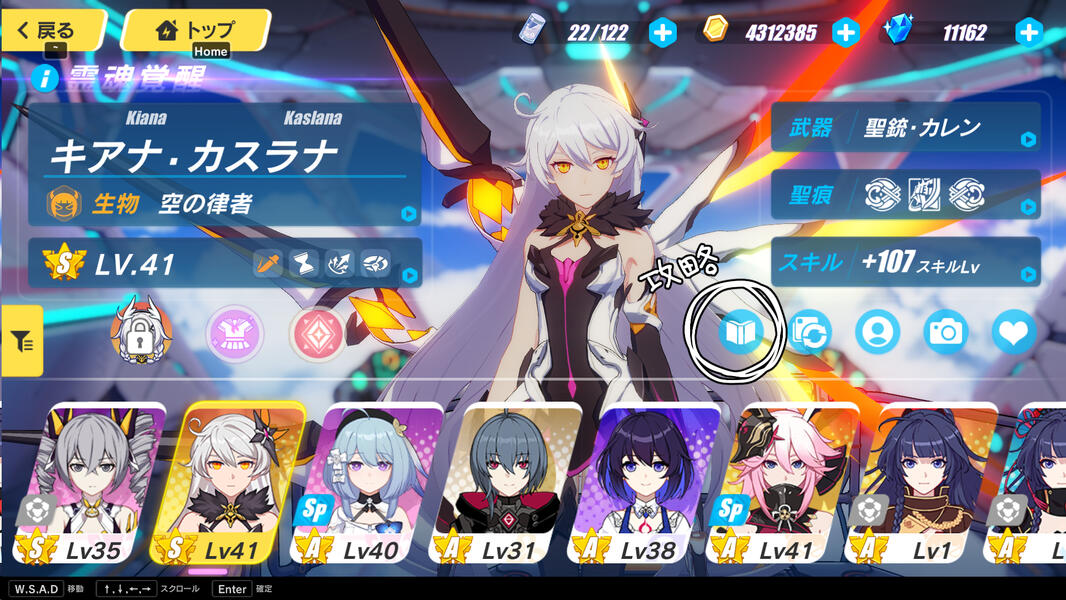
Task: Open the outfit dress icon
Action: coord(235,334)
